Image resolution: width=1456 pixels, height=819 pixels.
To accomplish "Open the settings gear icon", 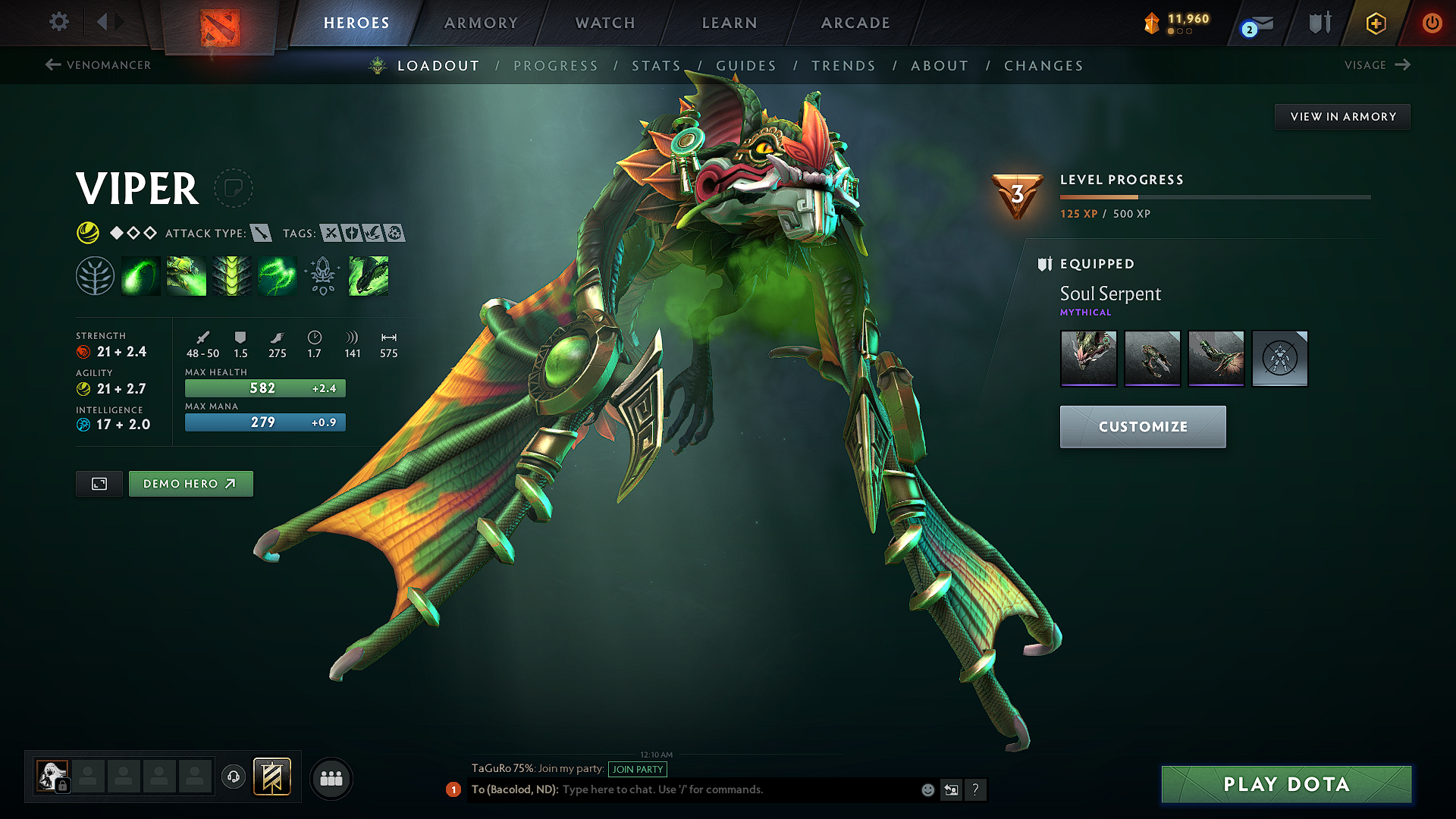I will click(x=58, y=22).
